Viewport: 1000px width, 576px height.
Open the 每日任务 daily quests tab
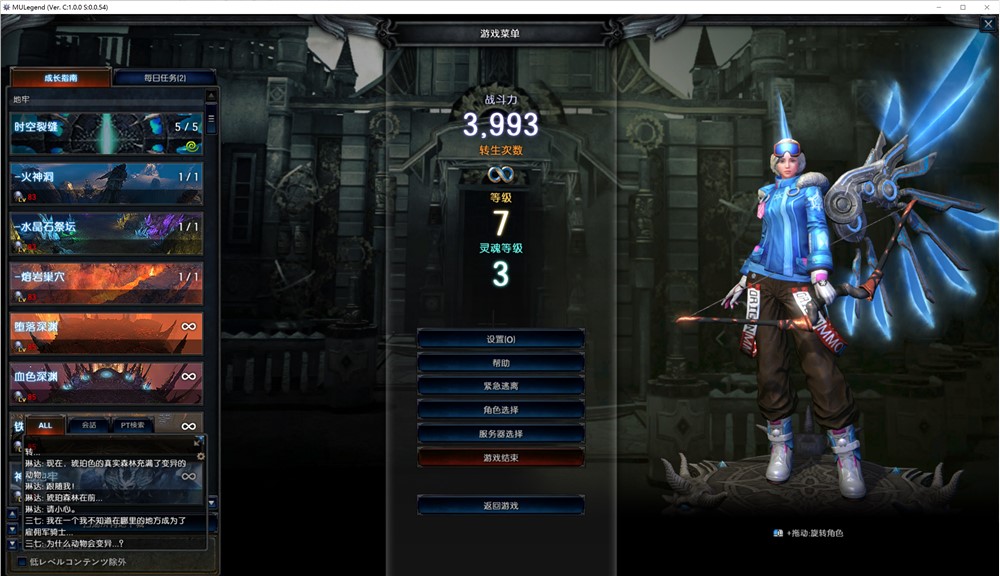tap(165, 78)
